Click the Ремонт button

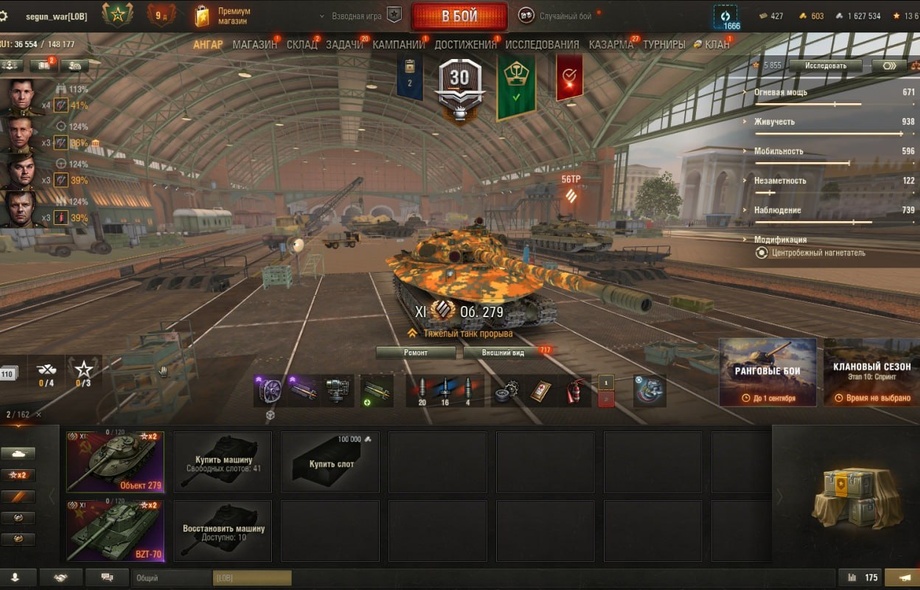tap(416, 353)
